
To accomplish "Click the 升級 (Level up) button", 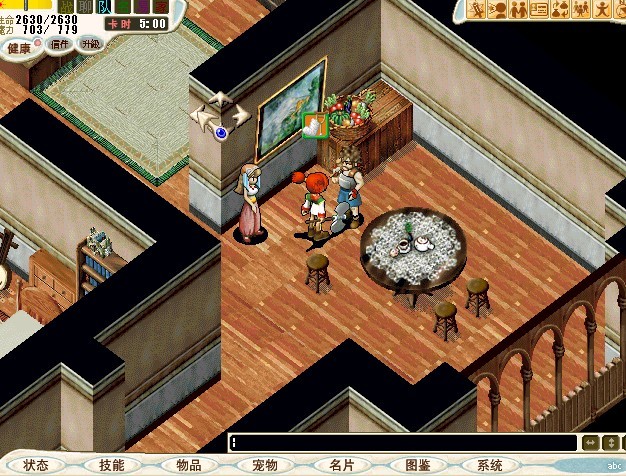I will (90, 44).
